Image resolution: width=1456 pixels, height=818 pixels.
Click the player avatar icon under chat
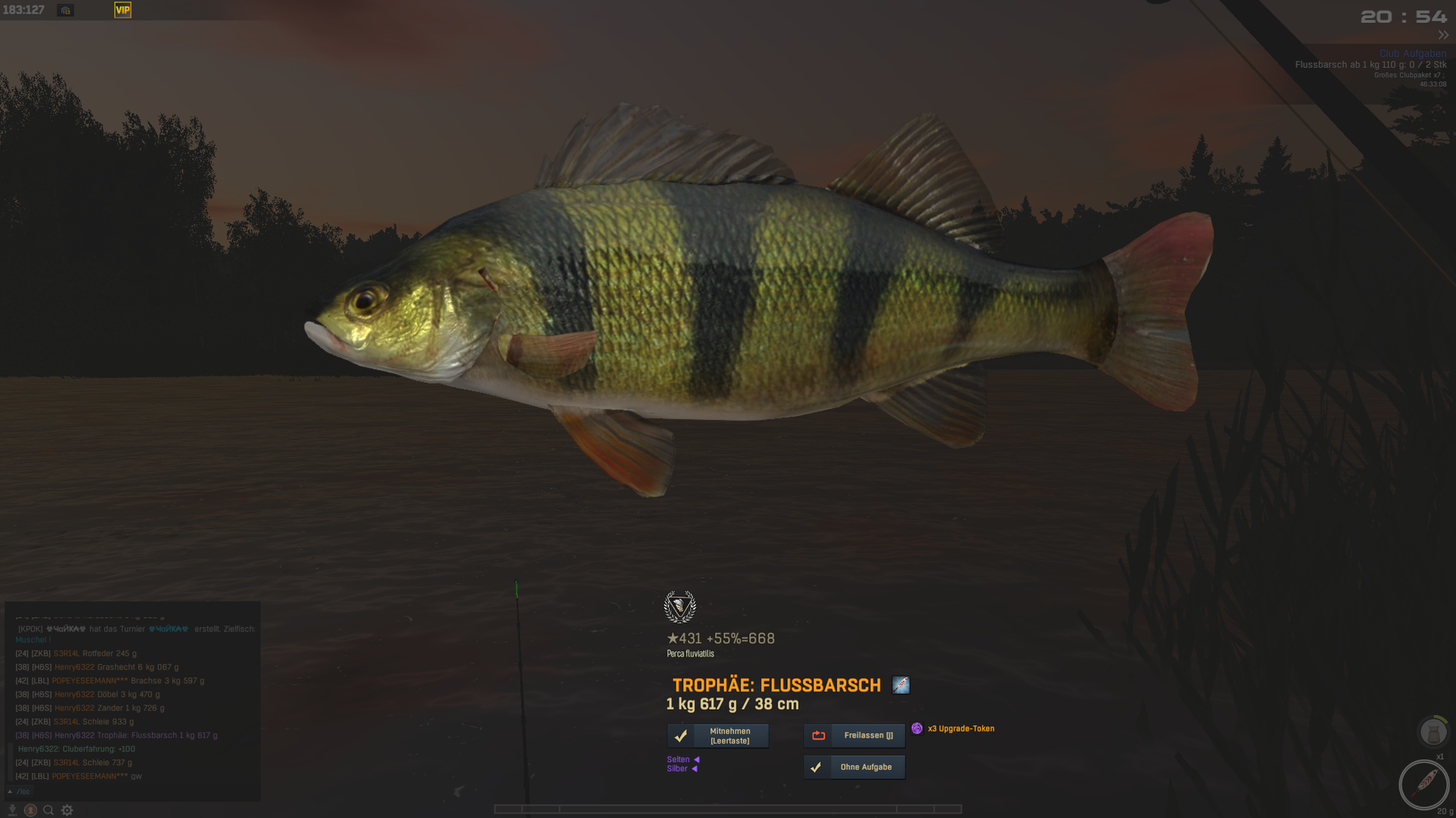tap(30, 810)
